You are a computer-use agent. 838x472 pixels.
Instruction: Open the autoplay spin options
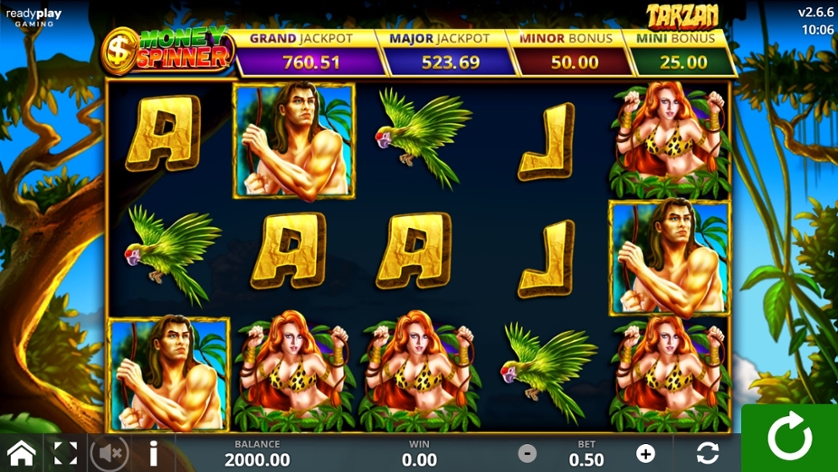pos(707,453)
